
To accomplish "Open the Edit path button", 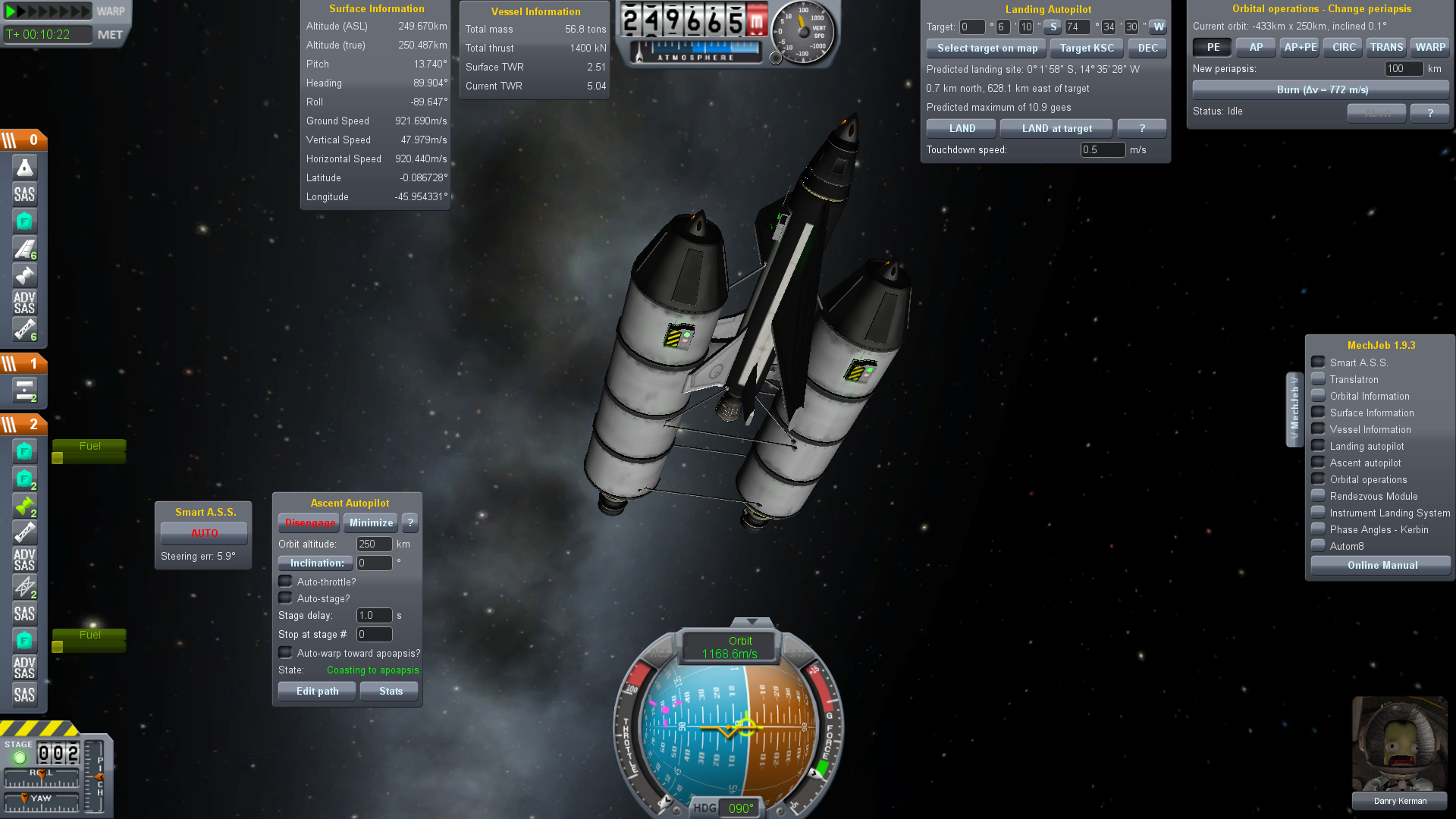I will 317,691.
